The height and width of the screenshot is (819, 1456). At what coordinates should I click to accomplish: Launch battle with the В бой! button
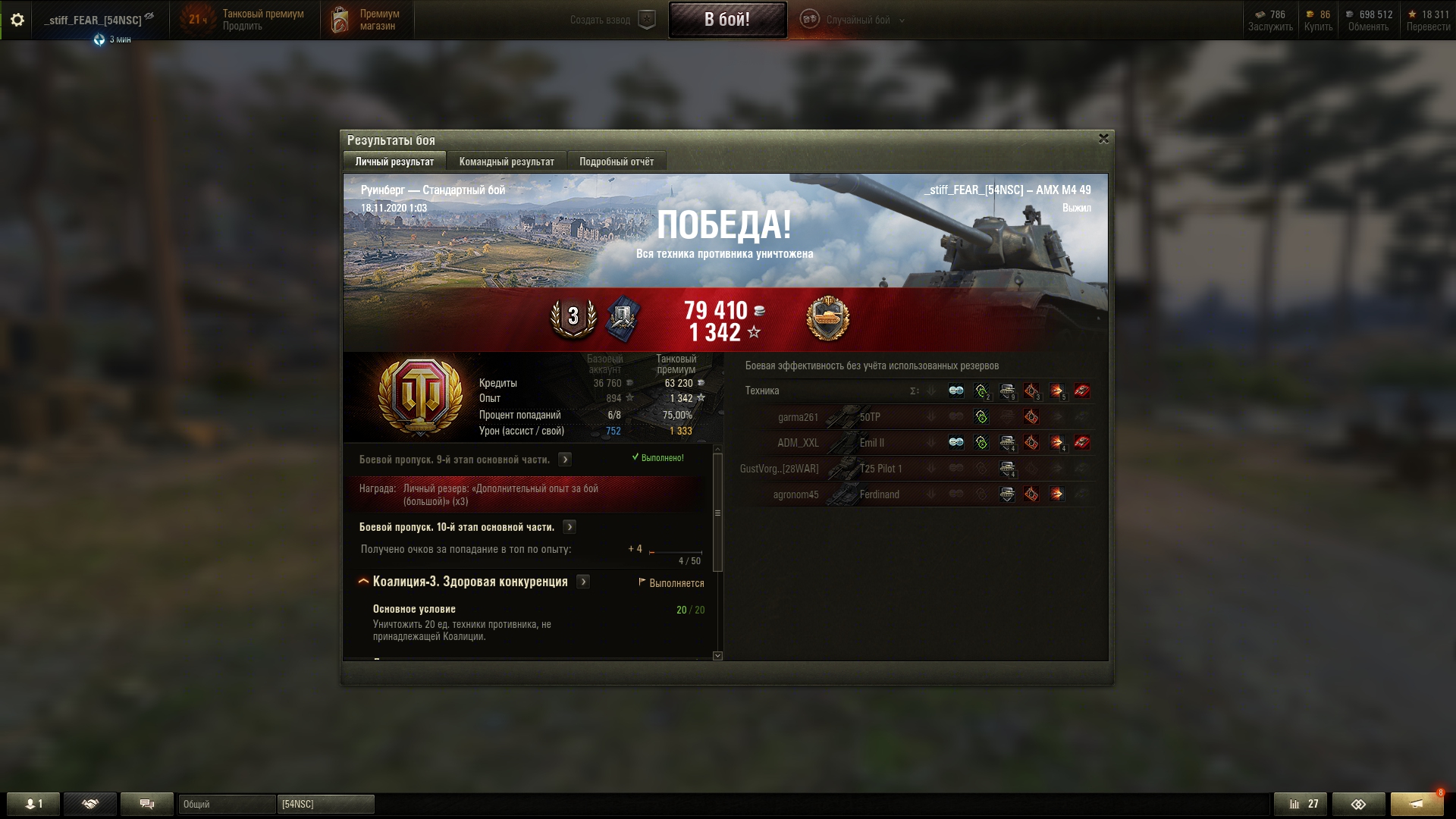click(726, 20)
